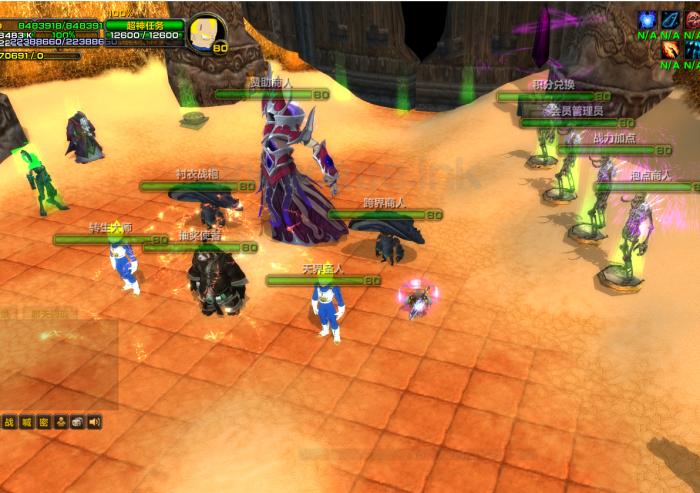Screen dimensions: 700x493
Task: Click the red swirl buff icon
Action: [692, 19]
